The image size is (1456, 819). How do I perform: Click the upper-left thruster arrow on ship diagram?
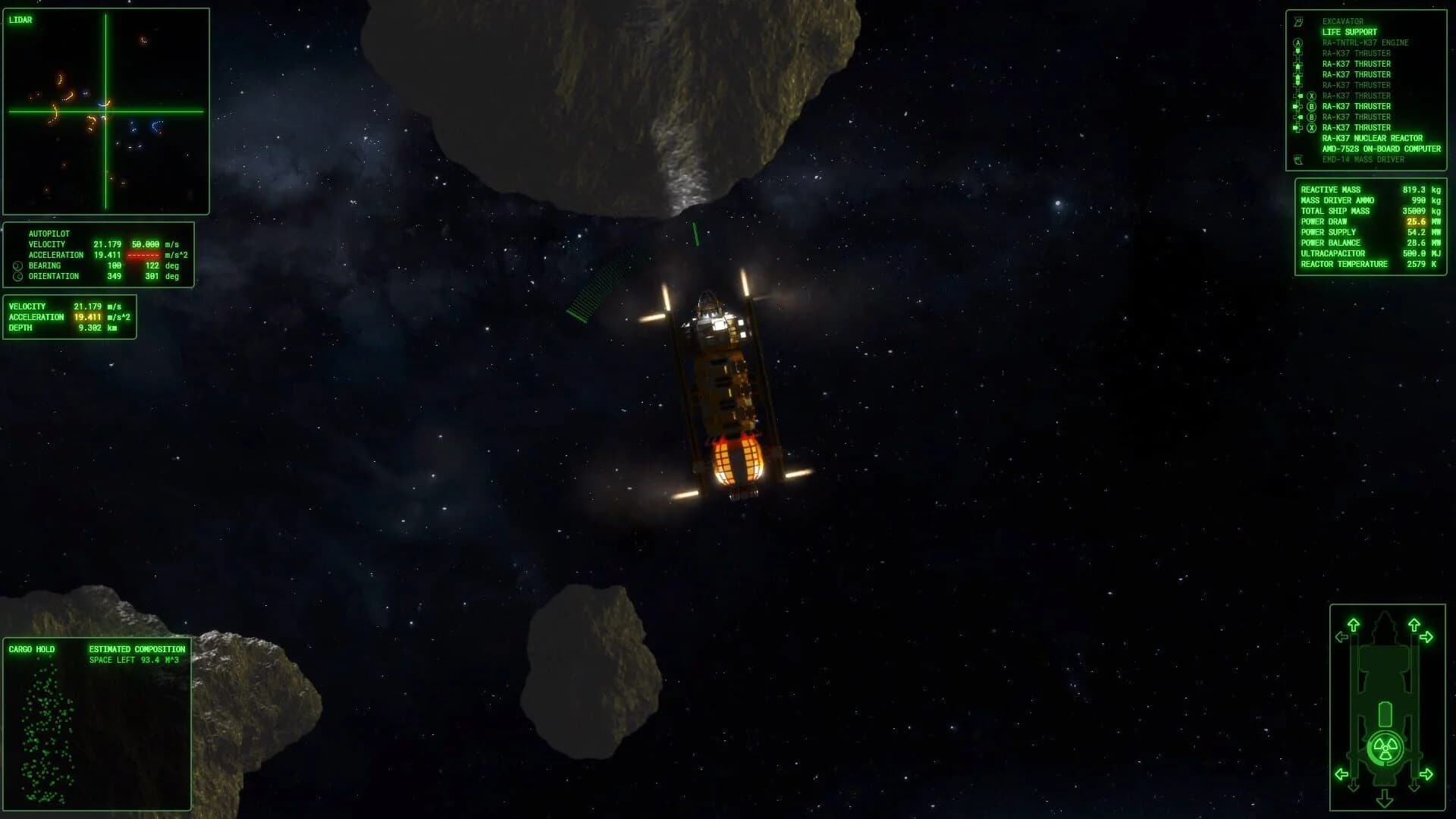(x=1354, y=625)
